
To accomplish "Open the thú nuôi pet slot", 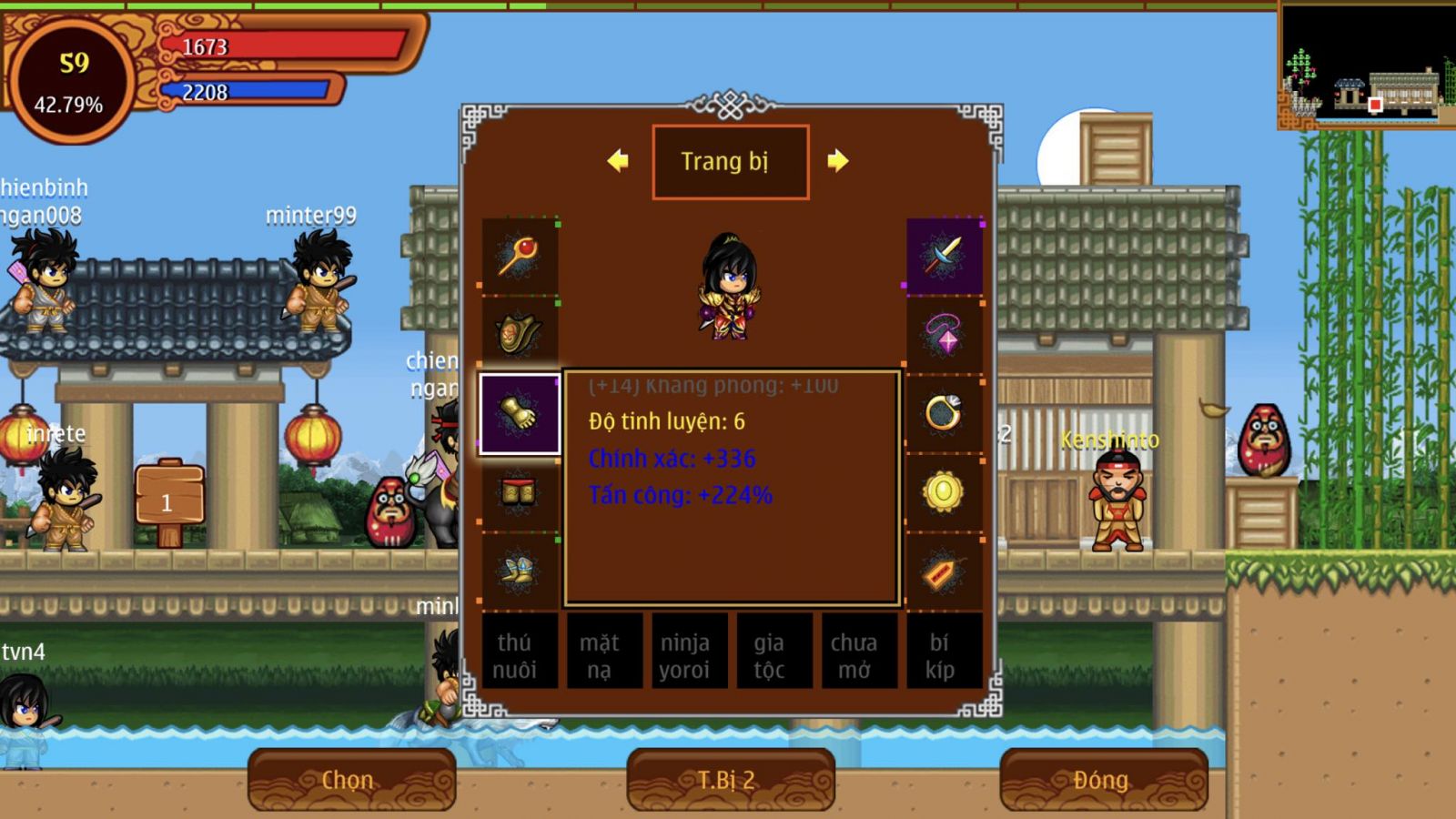I will [515, 655].
